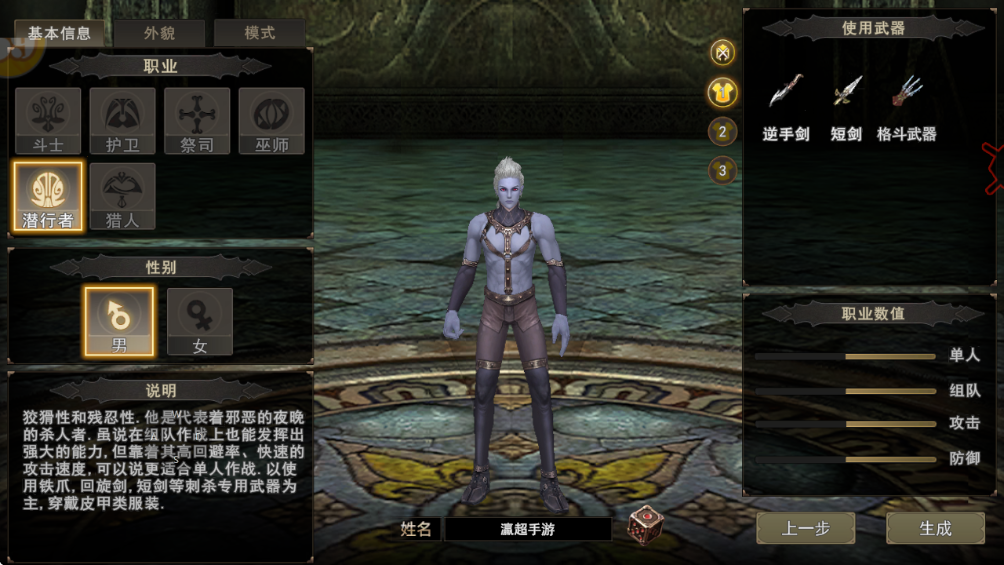
Task: Go back with 上一步 button
Action: pos(805,528)
